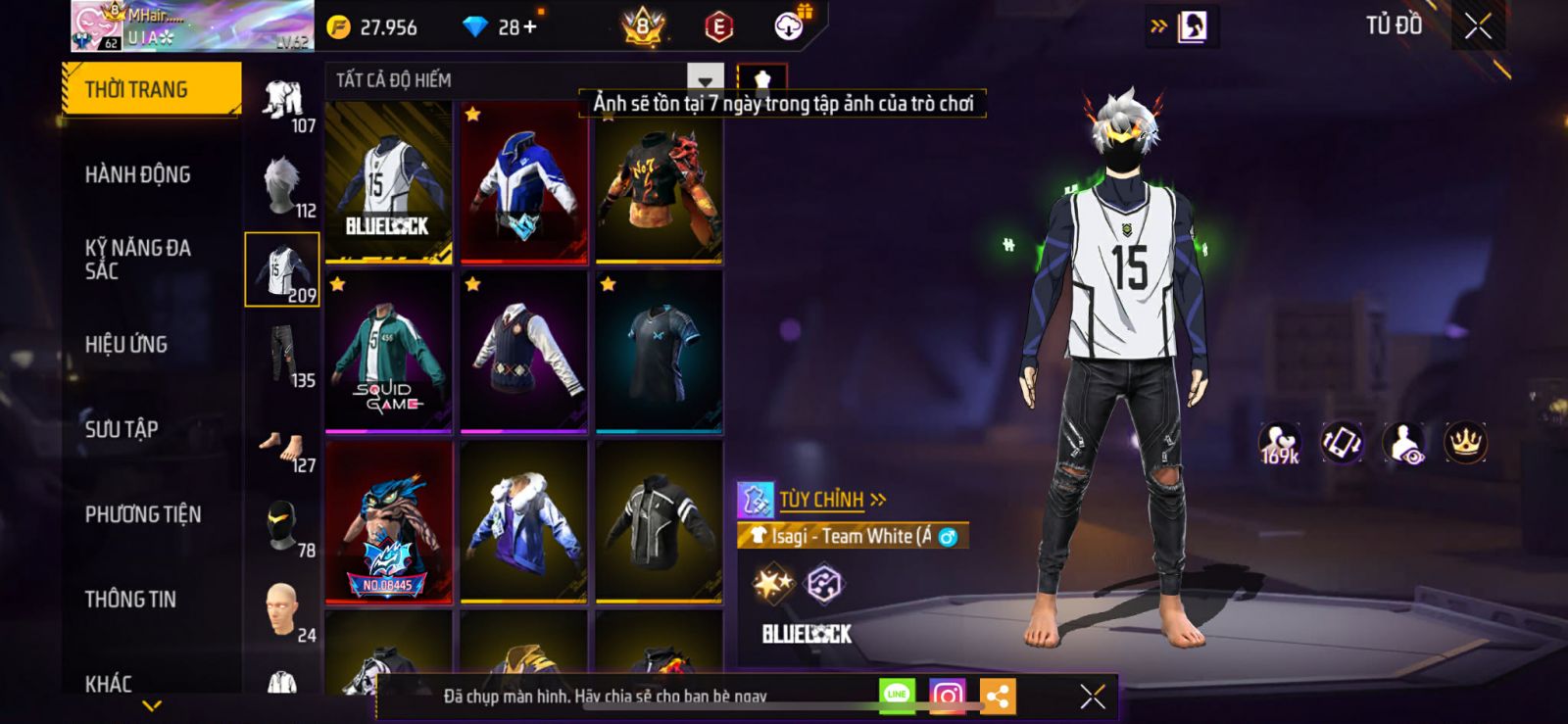Choose the Squid Game green tracksuit top
The image size is (1568, 724).
pyautogui.click(x=389, y=353)
